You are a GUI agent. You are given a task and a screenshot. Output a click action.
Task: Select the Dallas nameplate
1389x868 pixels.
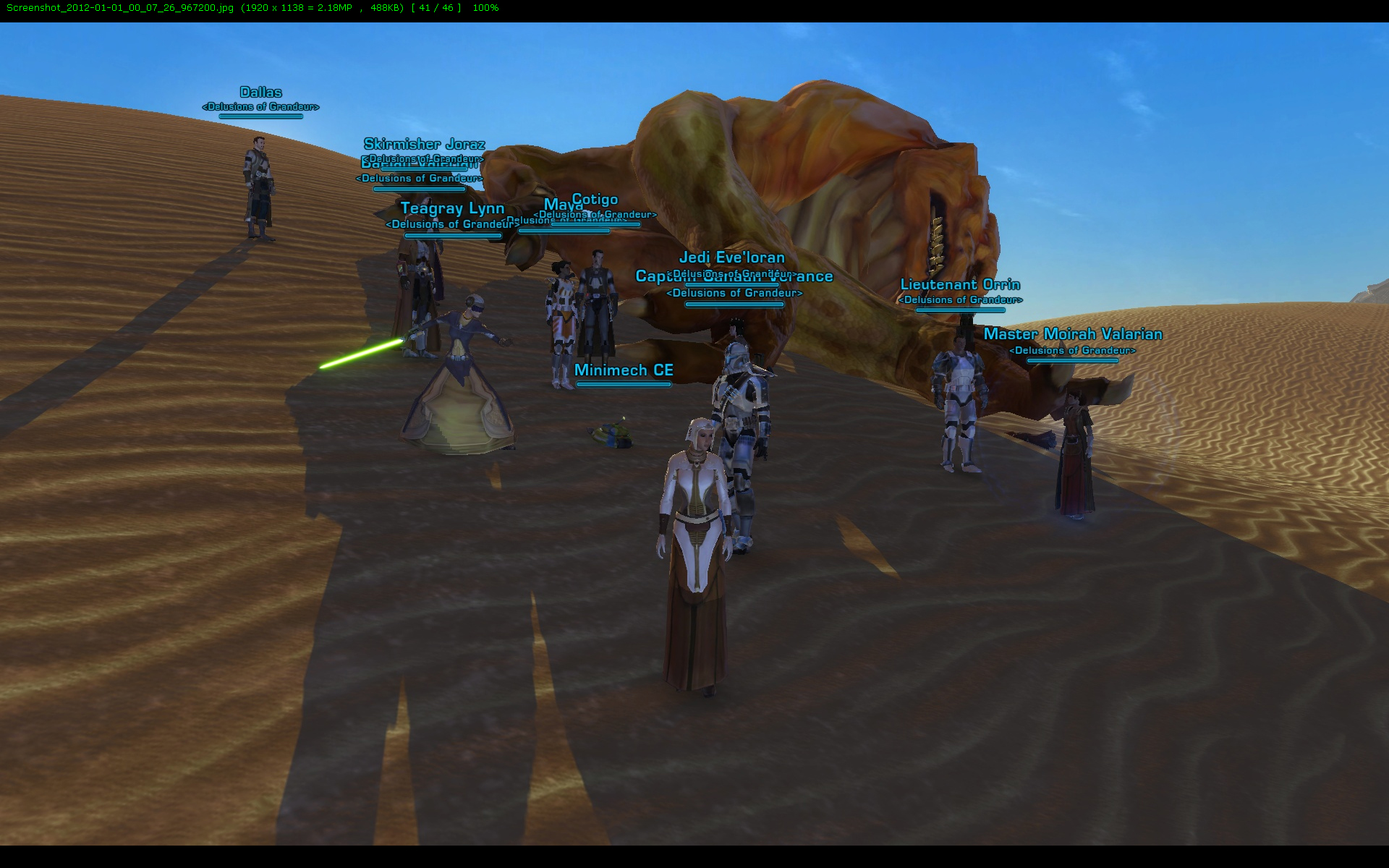(260, 93)
